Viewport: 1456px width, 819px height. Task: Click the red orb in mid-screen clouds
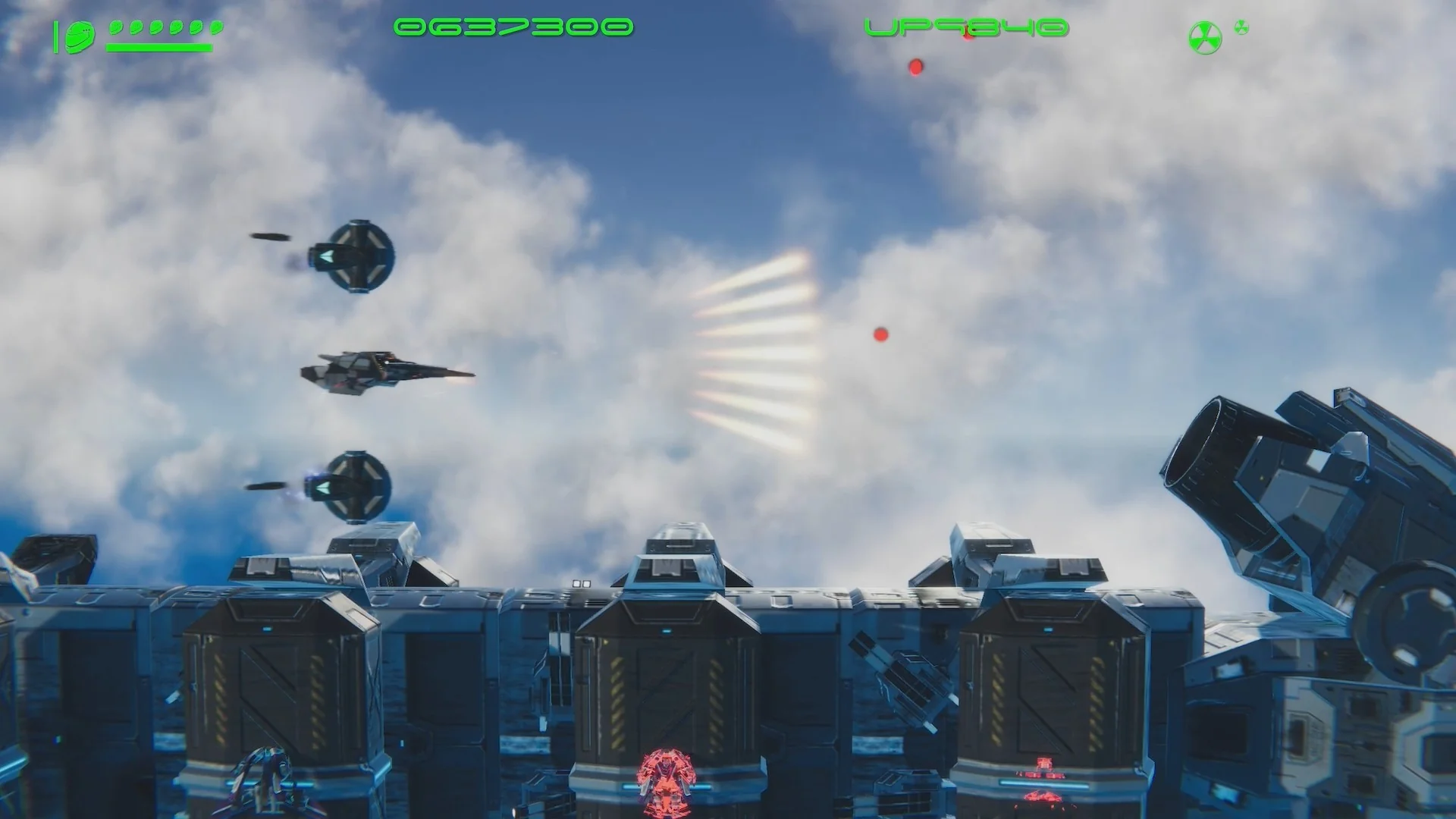click(880, 334)
